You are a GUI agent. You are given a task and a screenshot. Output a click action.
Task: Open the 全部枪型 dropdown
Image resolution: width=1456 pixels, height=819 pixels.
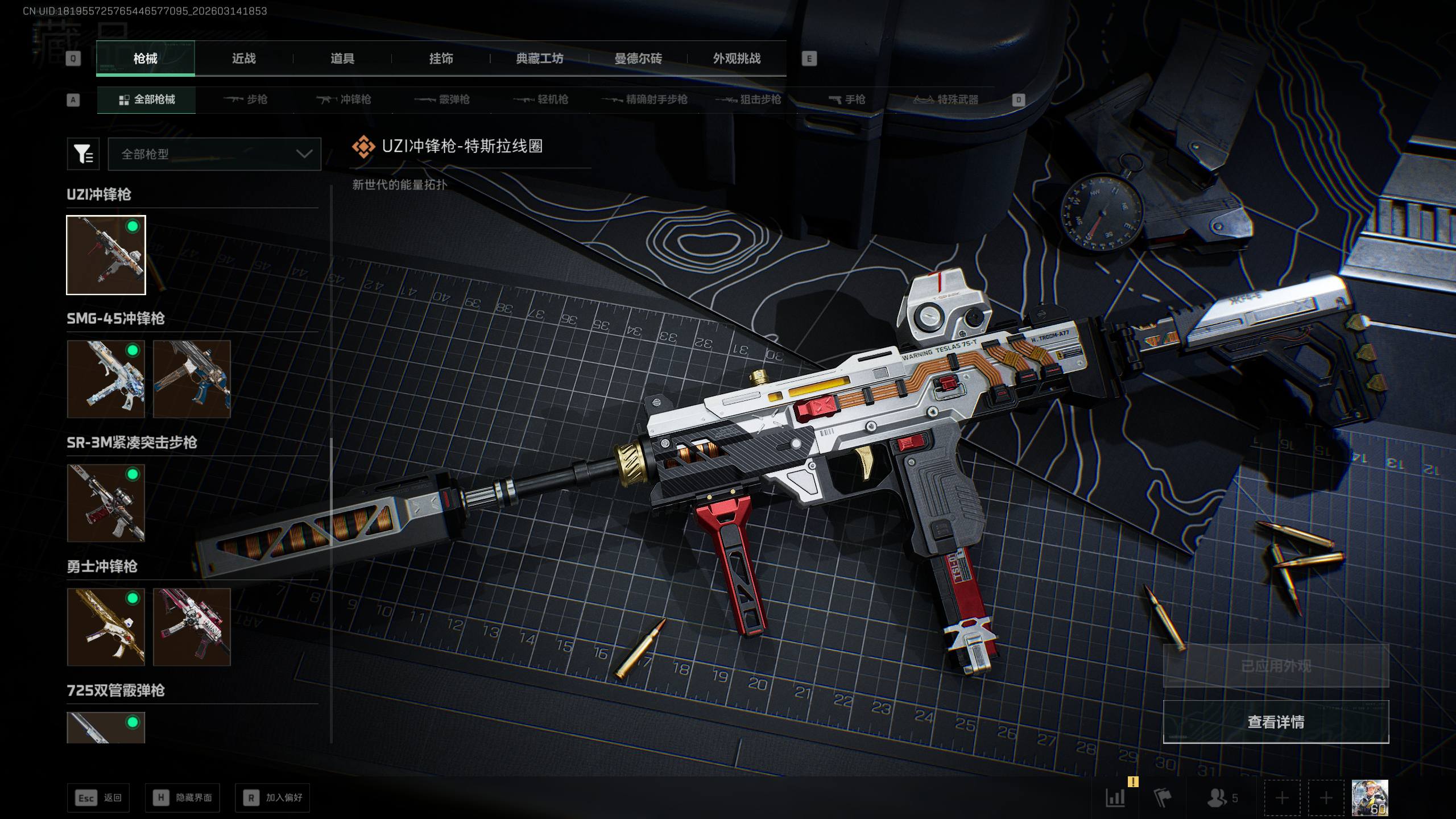214,154
